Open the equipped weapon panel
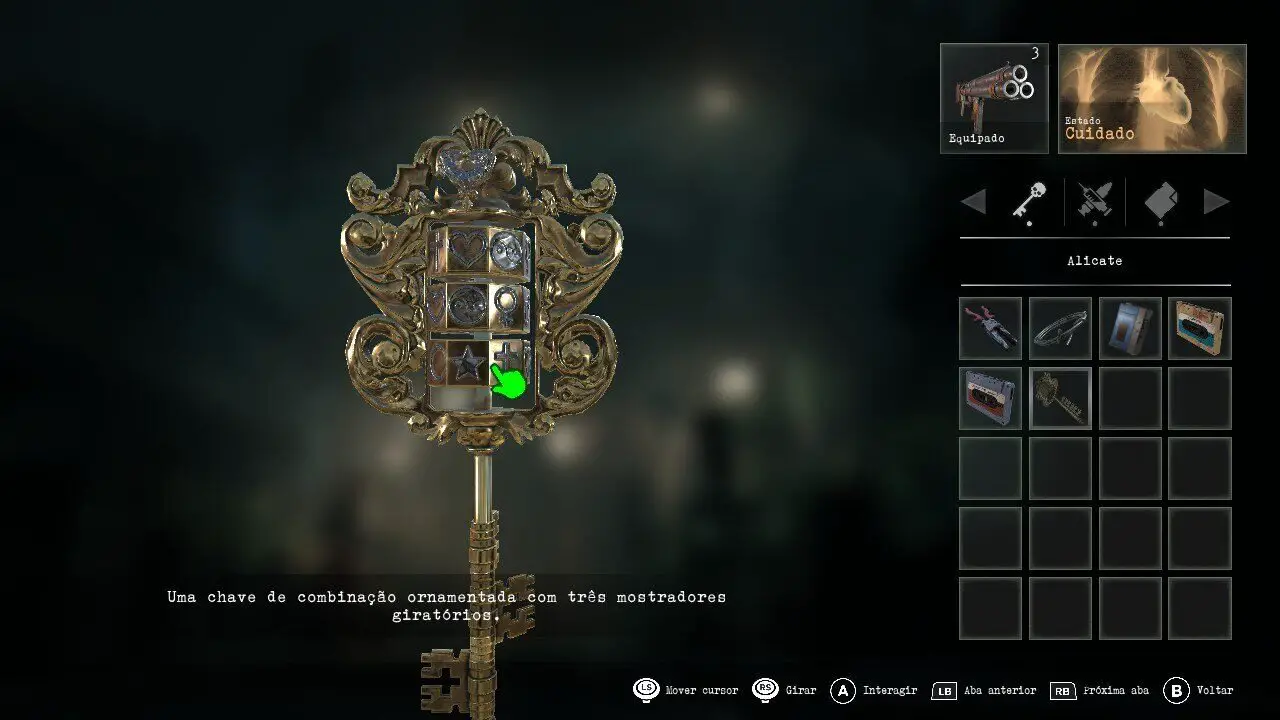The height and width of the screenshot is (720, 1280). 994,98
